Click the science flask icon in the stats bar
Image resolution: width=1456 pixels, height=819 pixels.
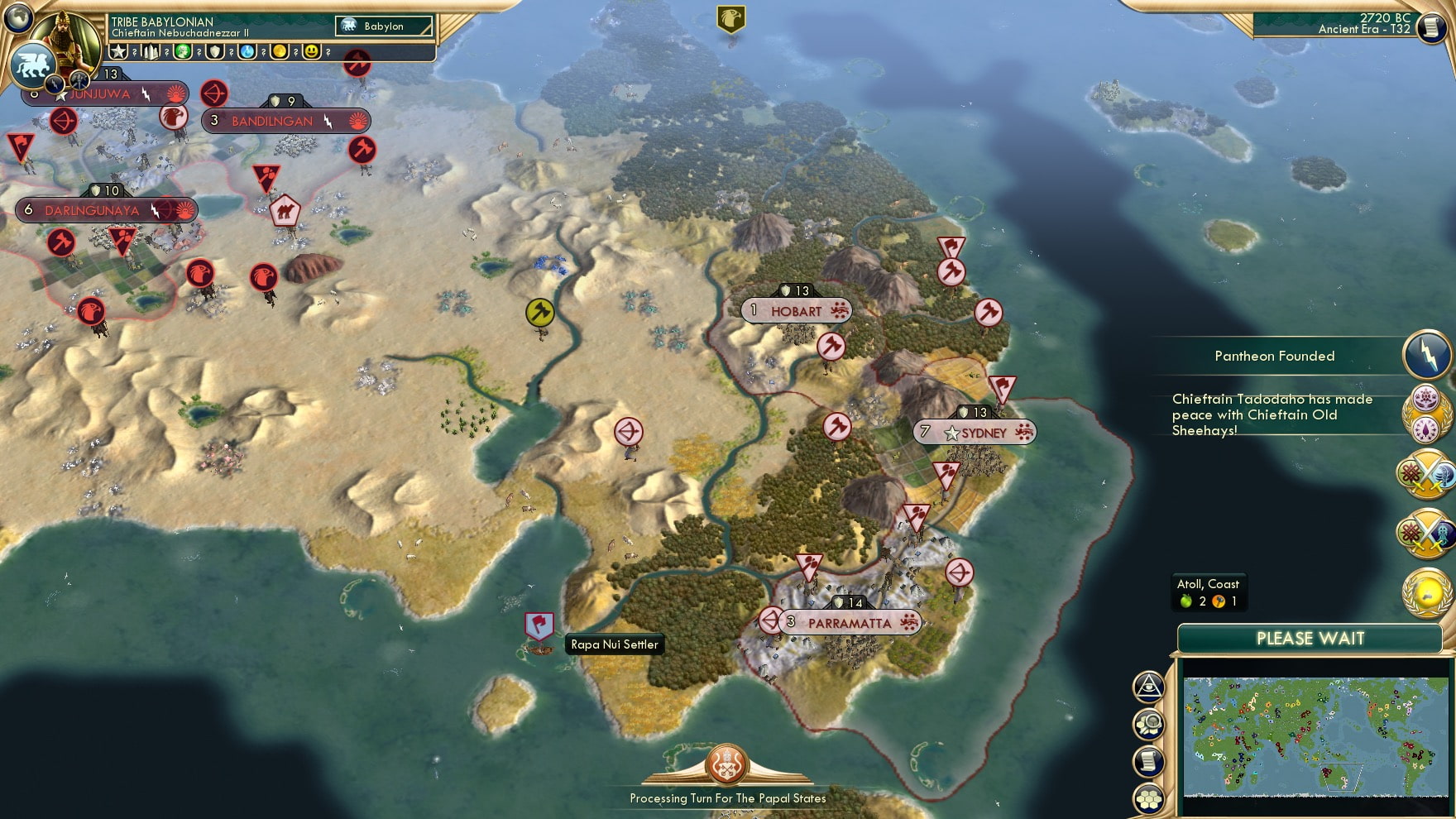point(245,53)
